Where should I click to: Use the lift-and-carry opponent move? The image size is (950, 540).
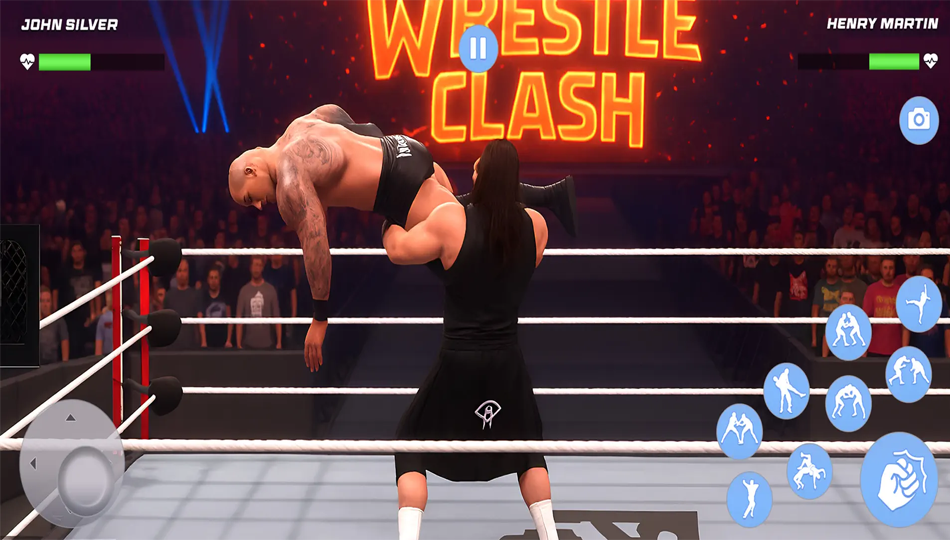click(x=786, y=390)
